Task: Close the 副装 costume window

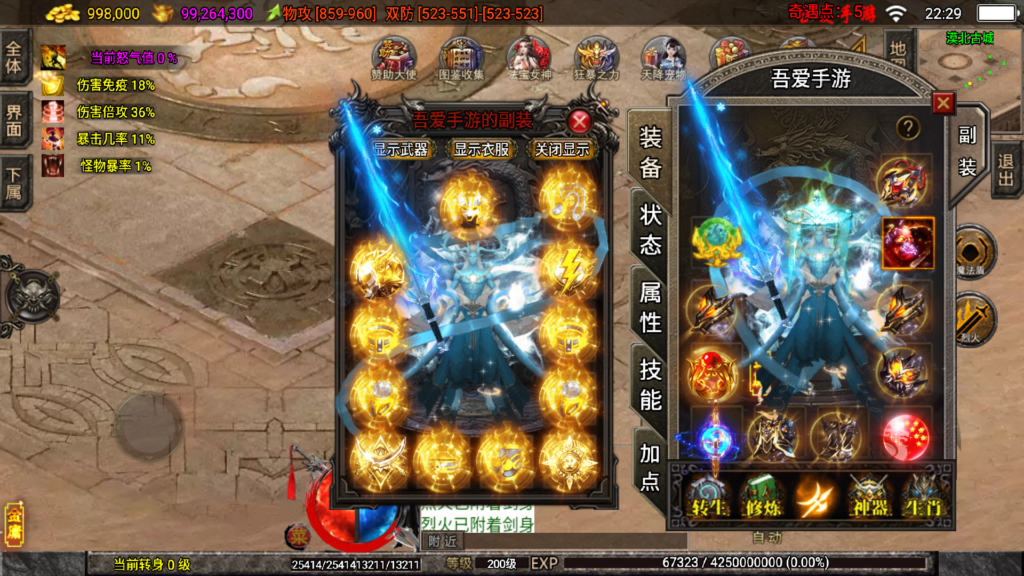Action: [579, 122]
